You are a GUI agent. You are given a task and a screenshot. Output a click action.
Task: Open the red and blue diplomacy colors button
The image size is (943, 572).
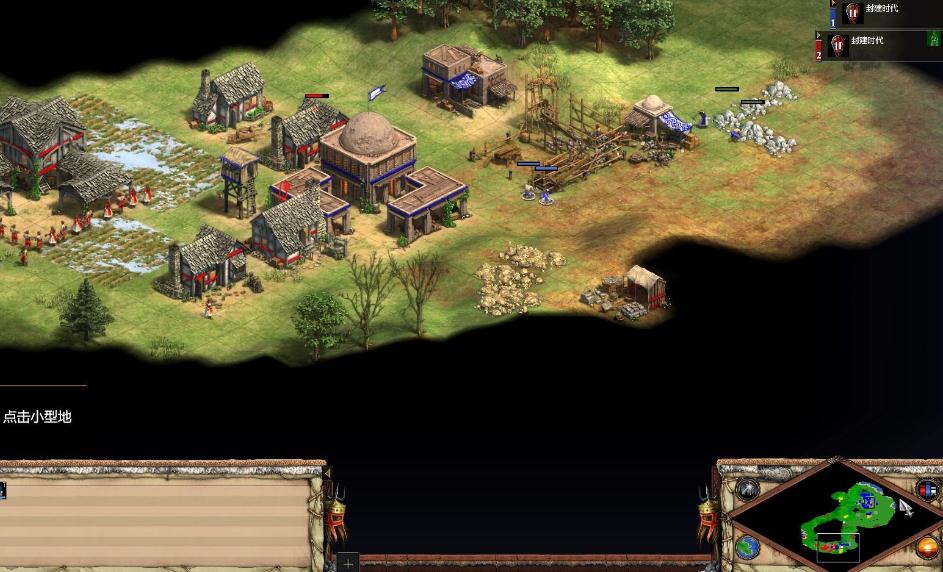pyautogui.click(x=927, y=490)
